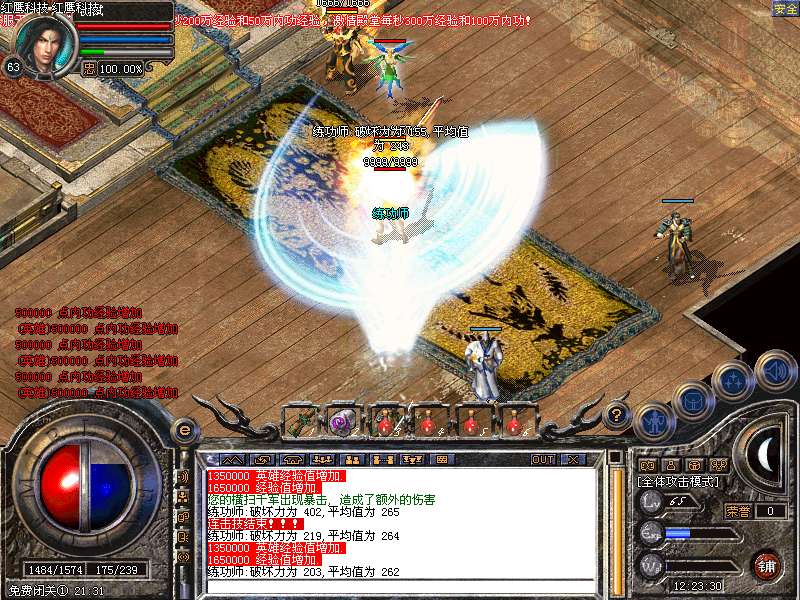Open the question mark help button
800x600 pixels.
click(x=617, y=413)
